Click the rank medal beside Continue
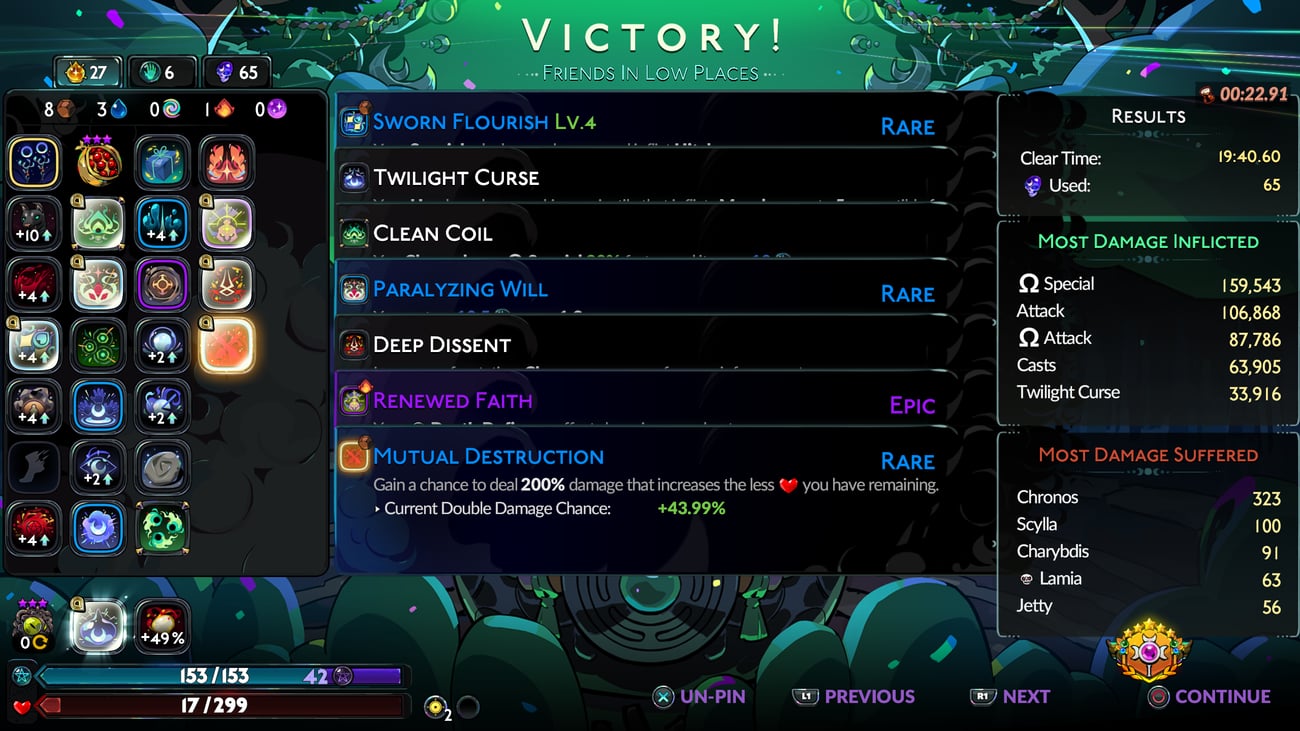 [1149, 650]
